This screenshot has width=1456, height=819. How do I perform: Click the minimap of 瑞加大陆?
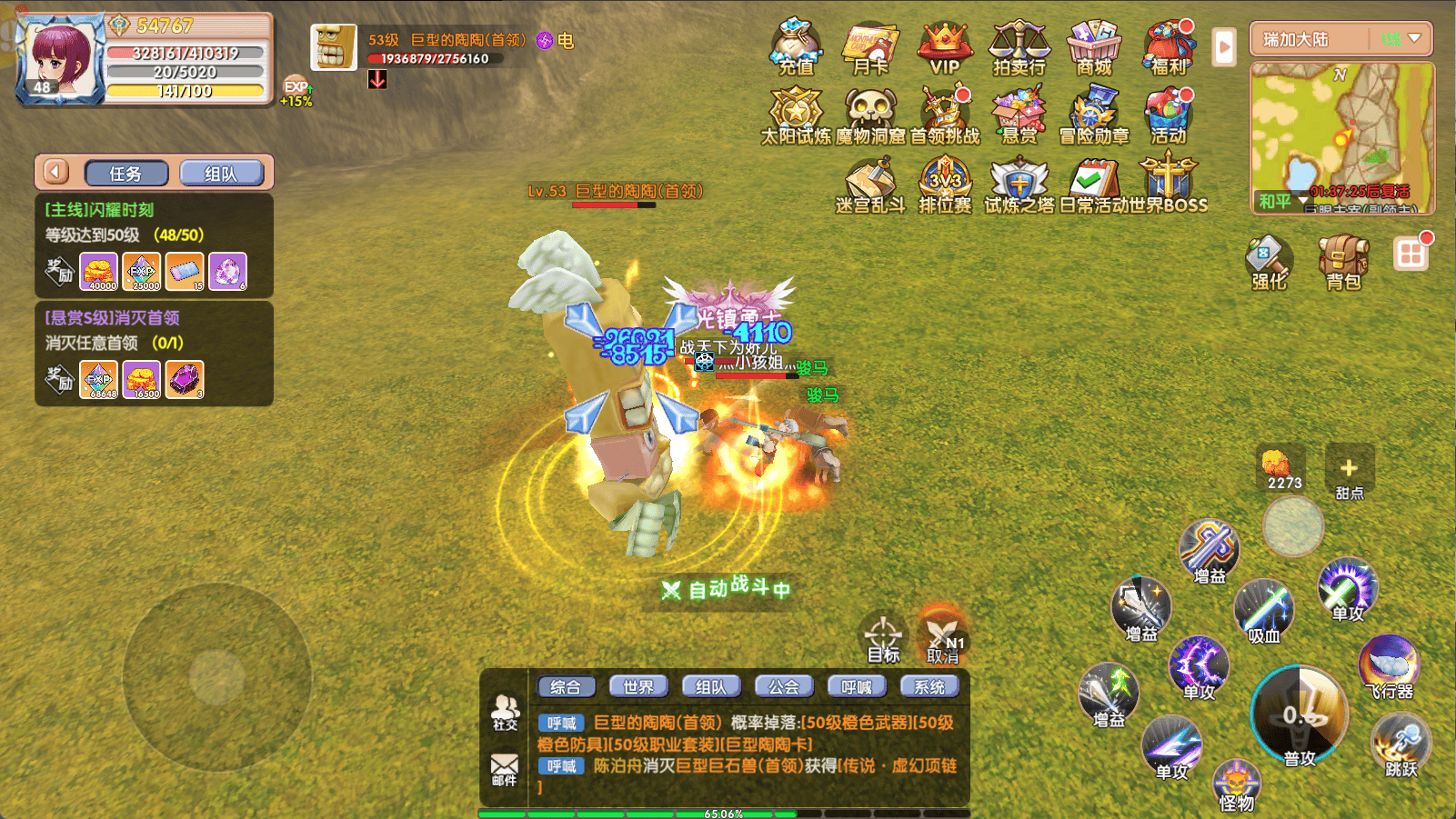pos(1341,136)
